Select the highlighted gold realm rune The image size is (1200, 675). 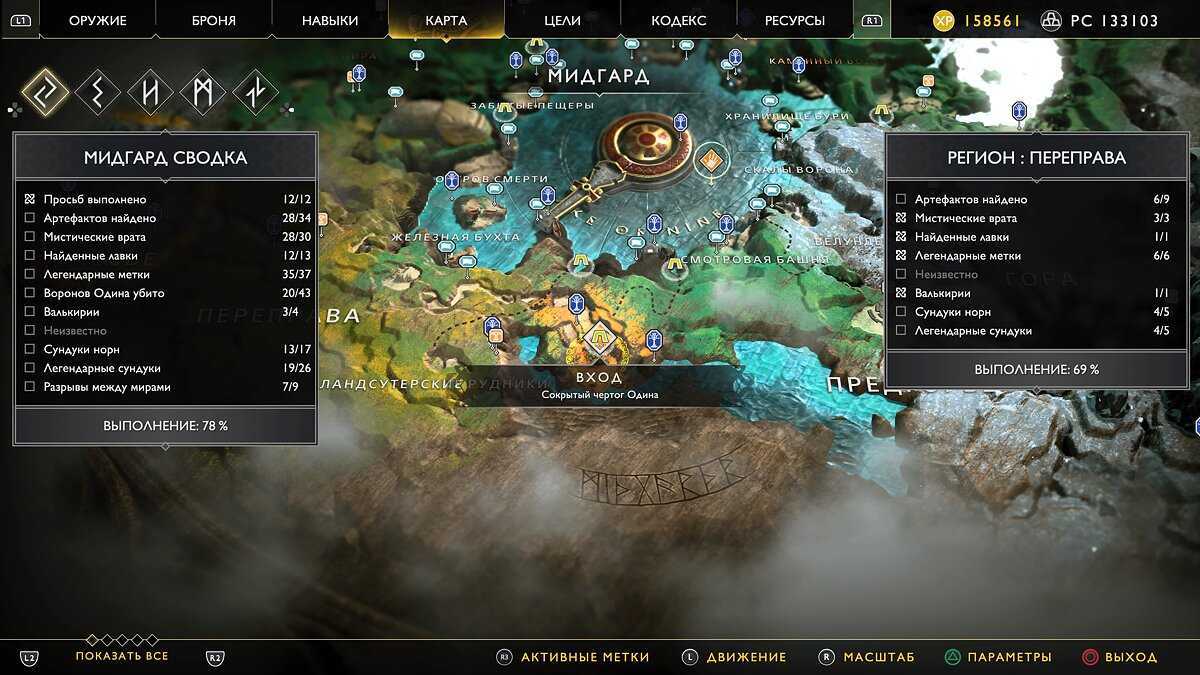click(45, 92)
